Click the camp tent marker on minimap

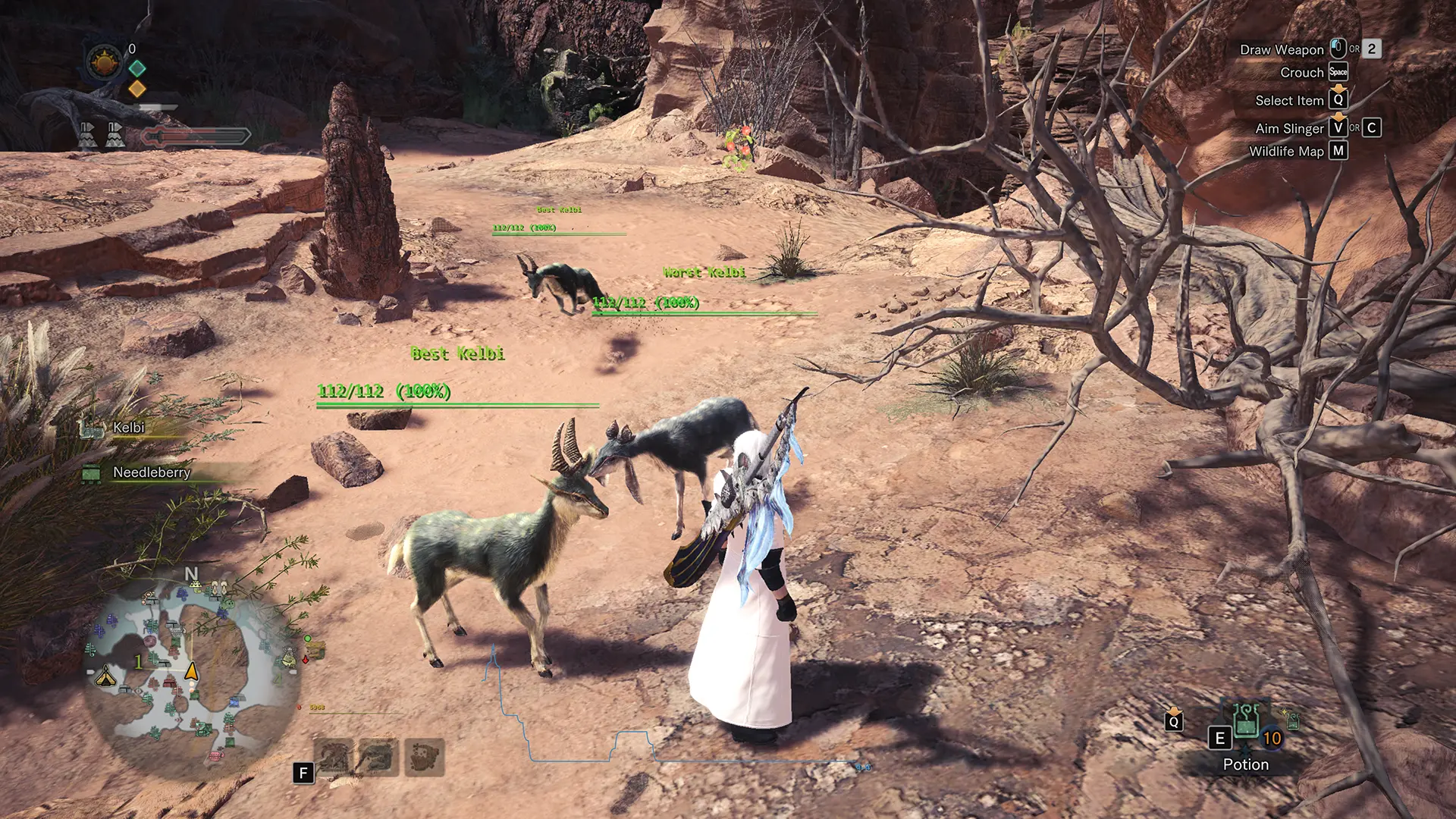click(x=105, y=676)
